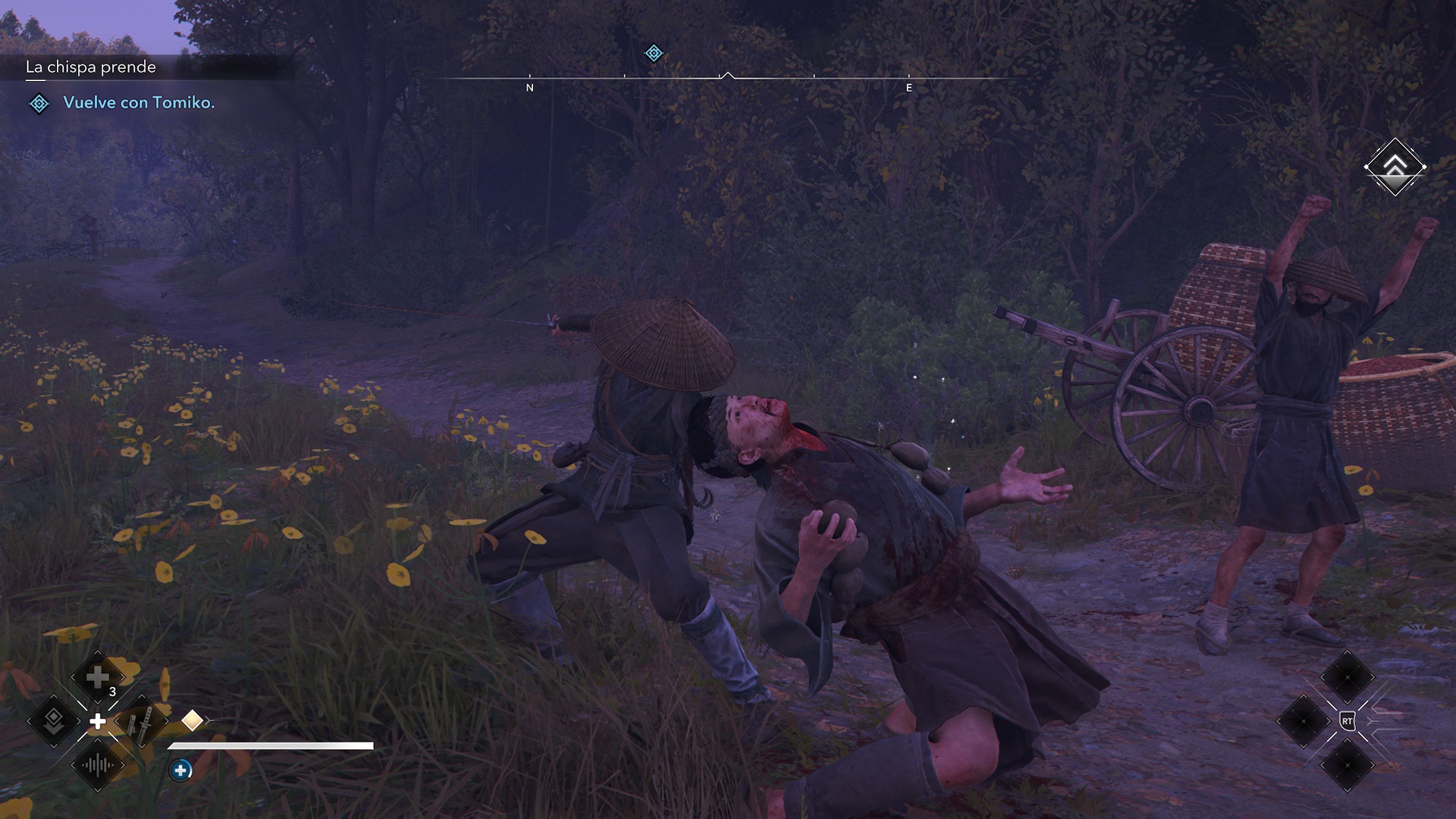
Task: Click the blue plus healing buff icon
Action: pyautogui.click(x=180, y=770)
